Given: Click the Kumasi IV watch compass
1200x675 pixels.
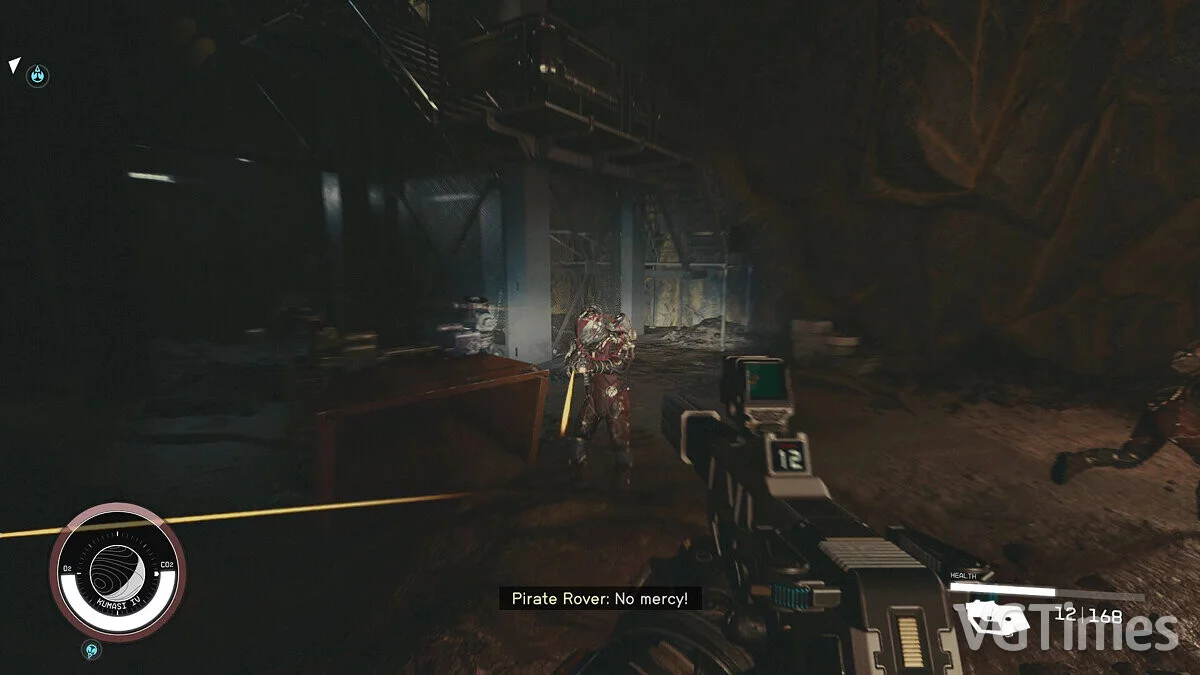Looking at the screenshot, I should 117,570.
